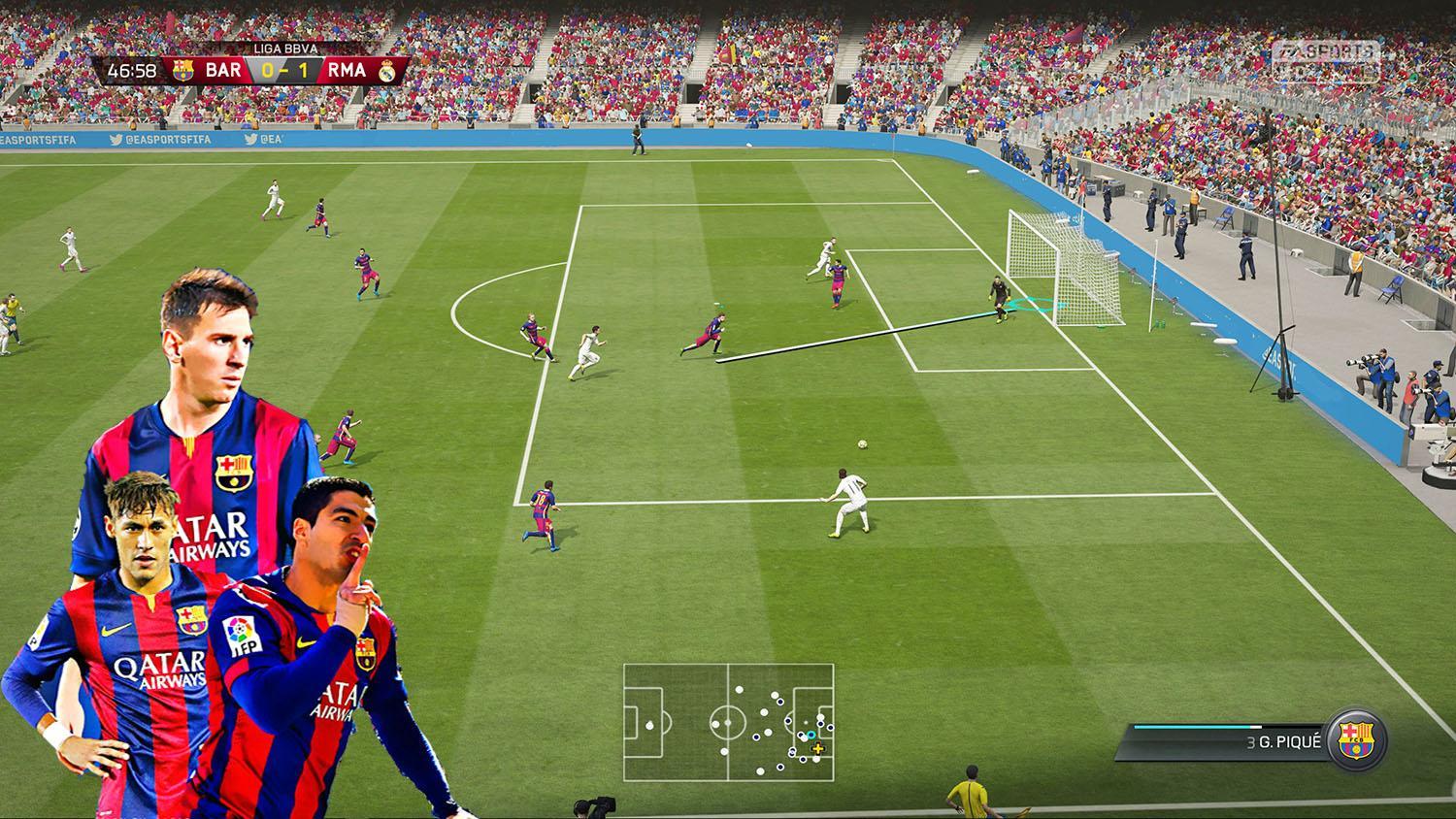Click the @EASPORTSFIFA text on the ad board
The width and height of the screenshot is (1456, 819).
pyautogui.click(x=168, y=138)
